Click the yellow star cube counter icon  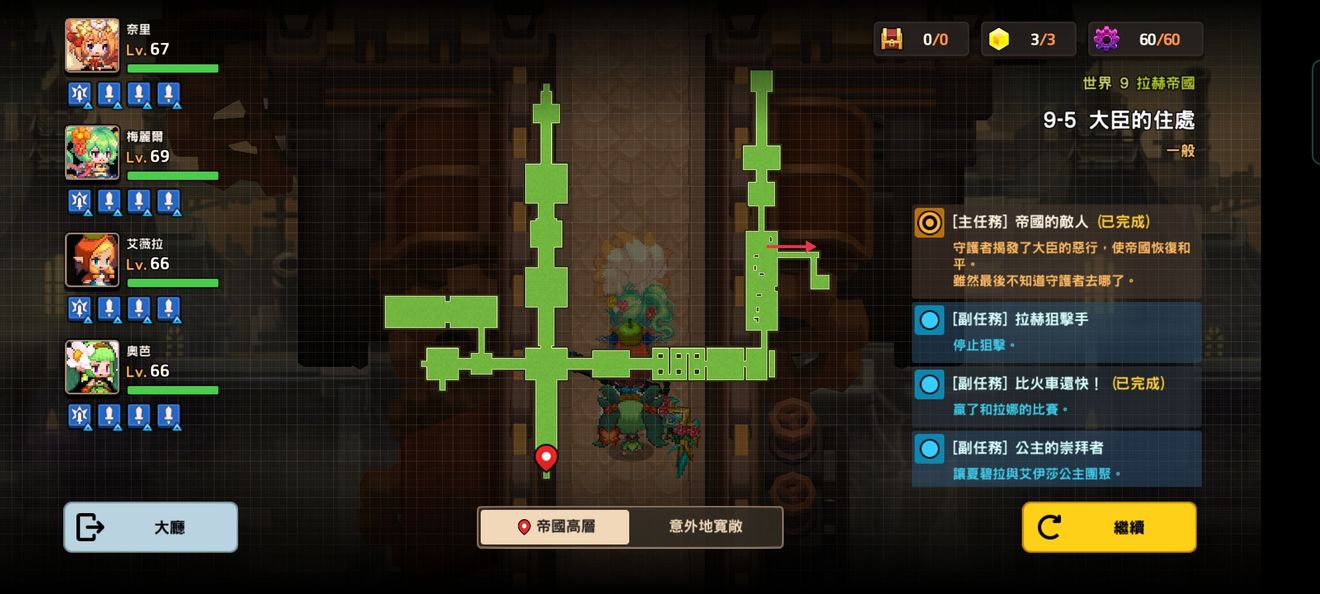(999, 39)
